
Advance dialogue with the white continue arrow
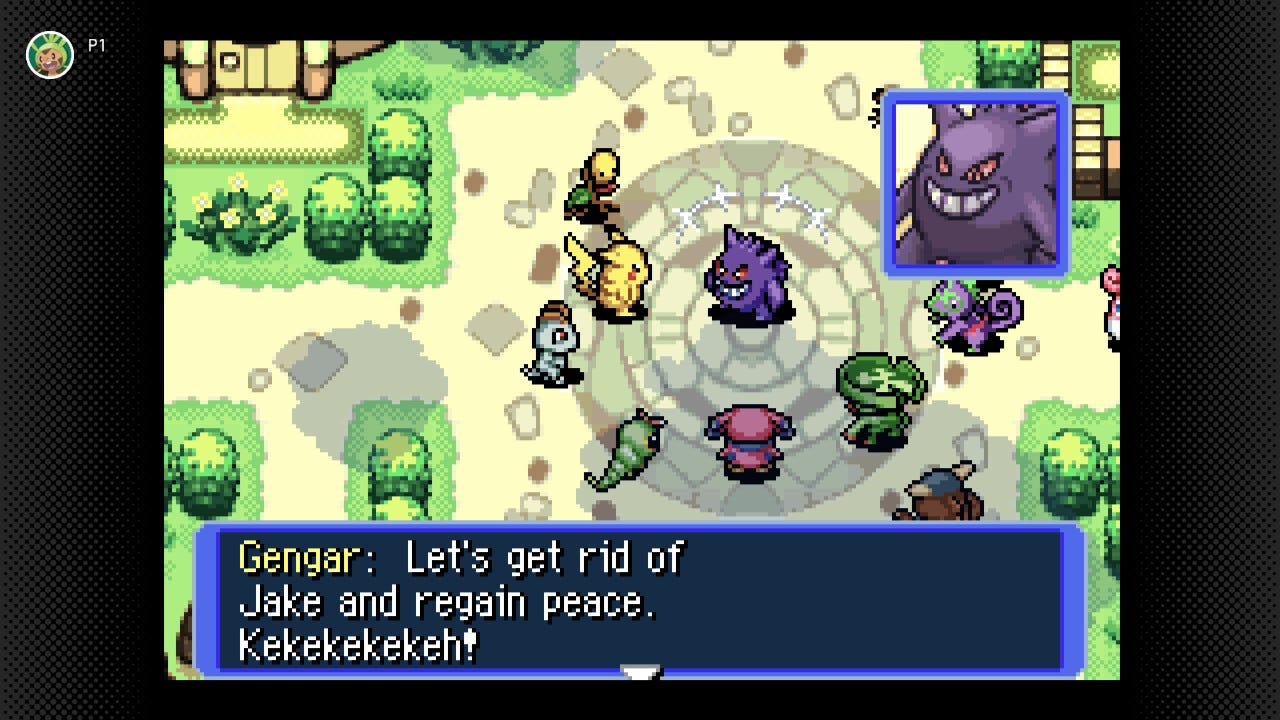[x=640, y=674]
